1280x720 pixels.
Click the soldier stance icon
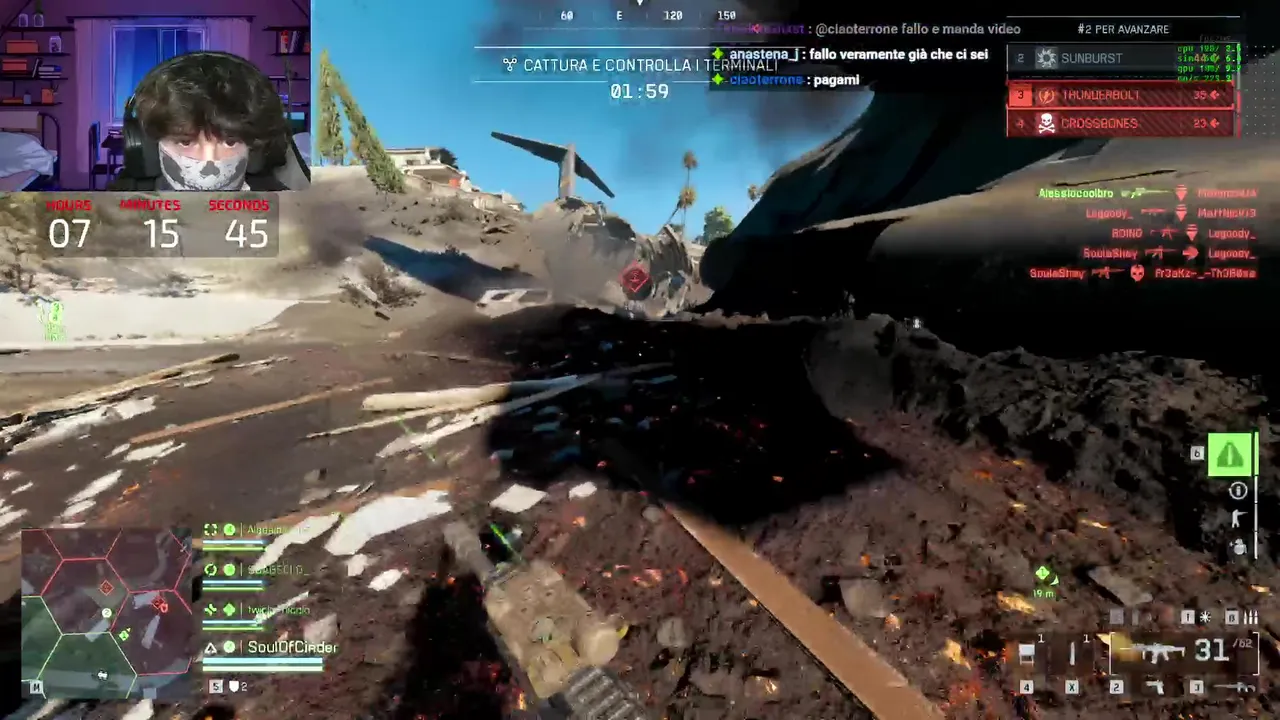[1239, 518]
